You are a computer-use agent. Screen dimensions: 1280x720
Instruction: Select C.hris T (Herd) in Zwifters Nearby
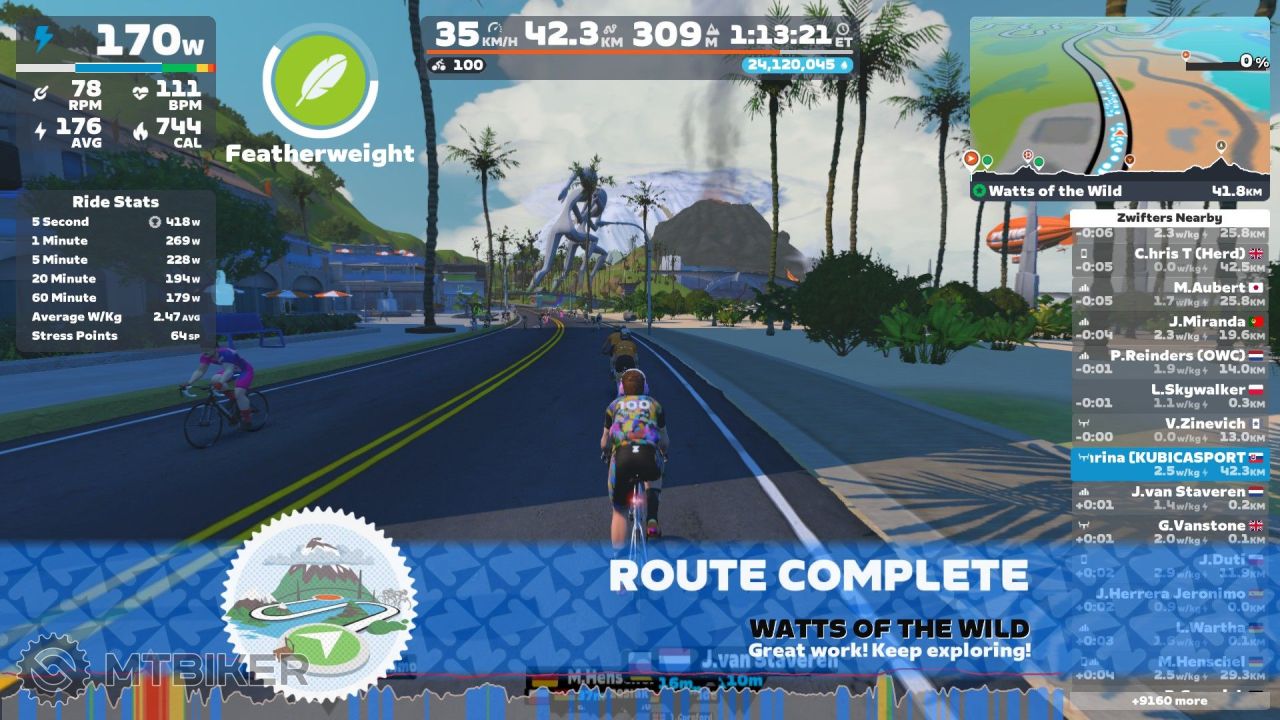coord(1169,260)
